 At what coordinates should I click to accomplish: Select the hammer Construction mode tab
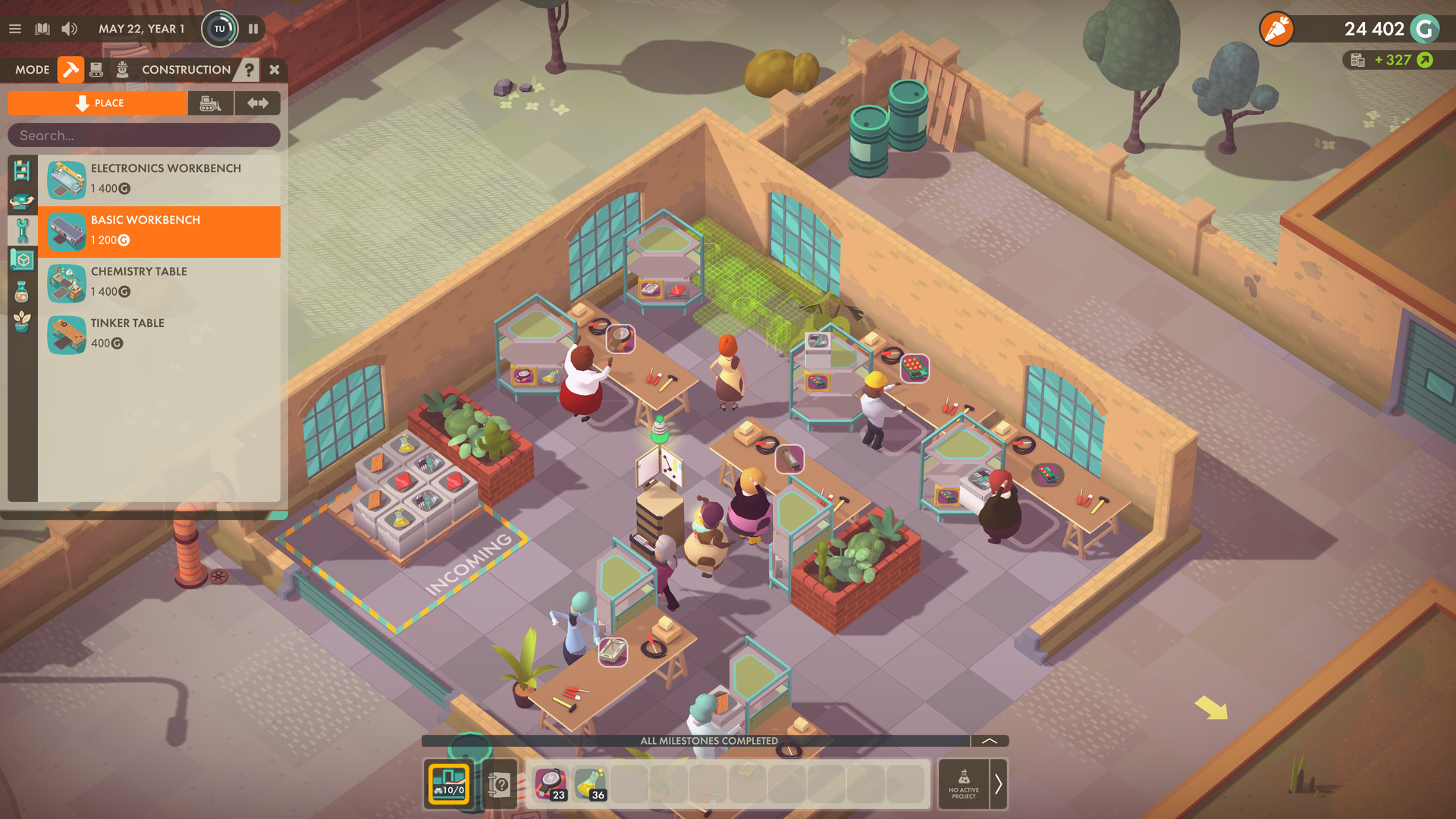pyautogui.click(x=71, y=70)
